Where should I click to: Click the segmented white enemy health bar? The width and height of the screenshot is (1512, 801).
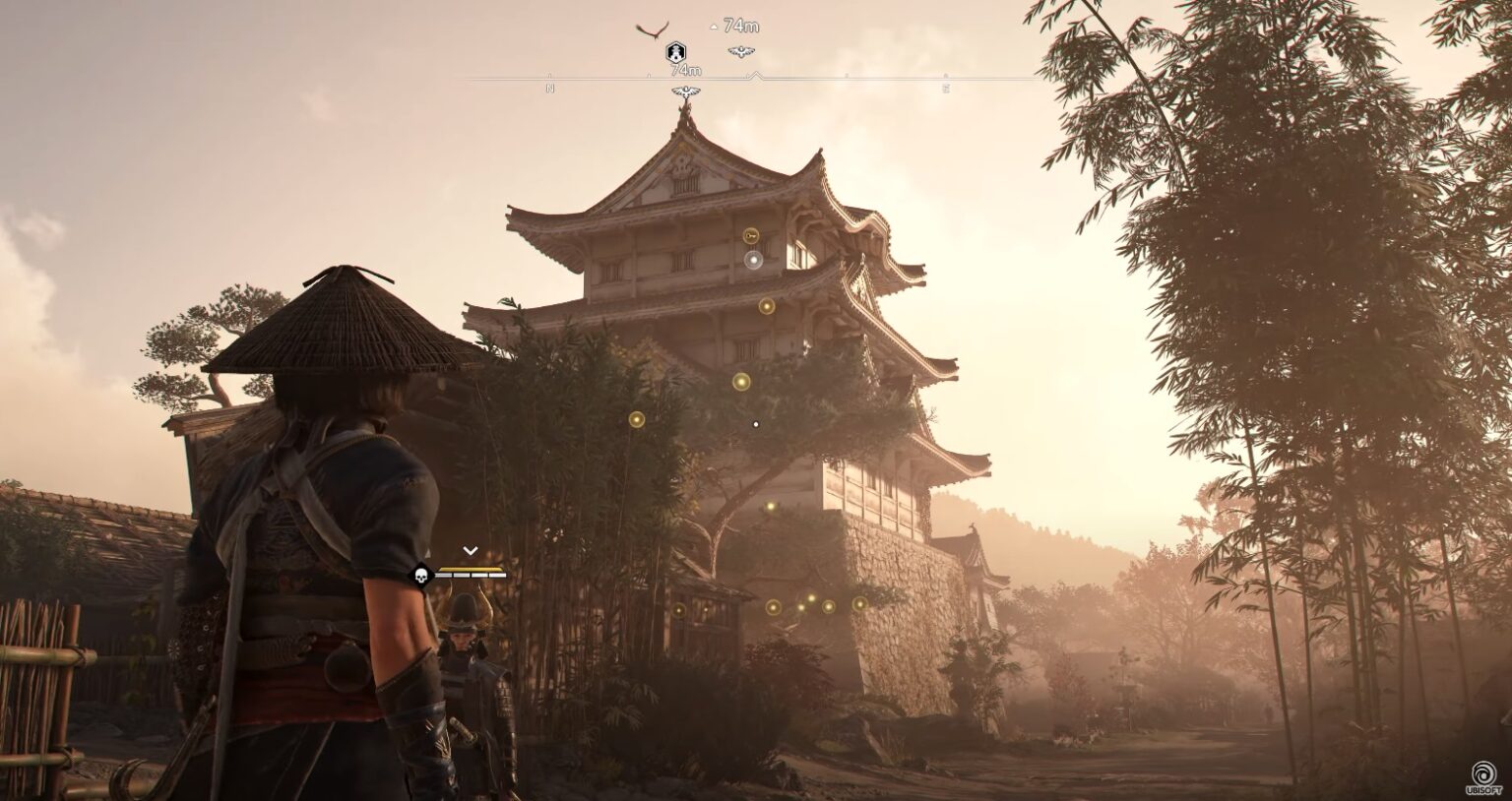tap(470, 575)
